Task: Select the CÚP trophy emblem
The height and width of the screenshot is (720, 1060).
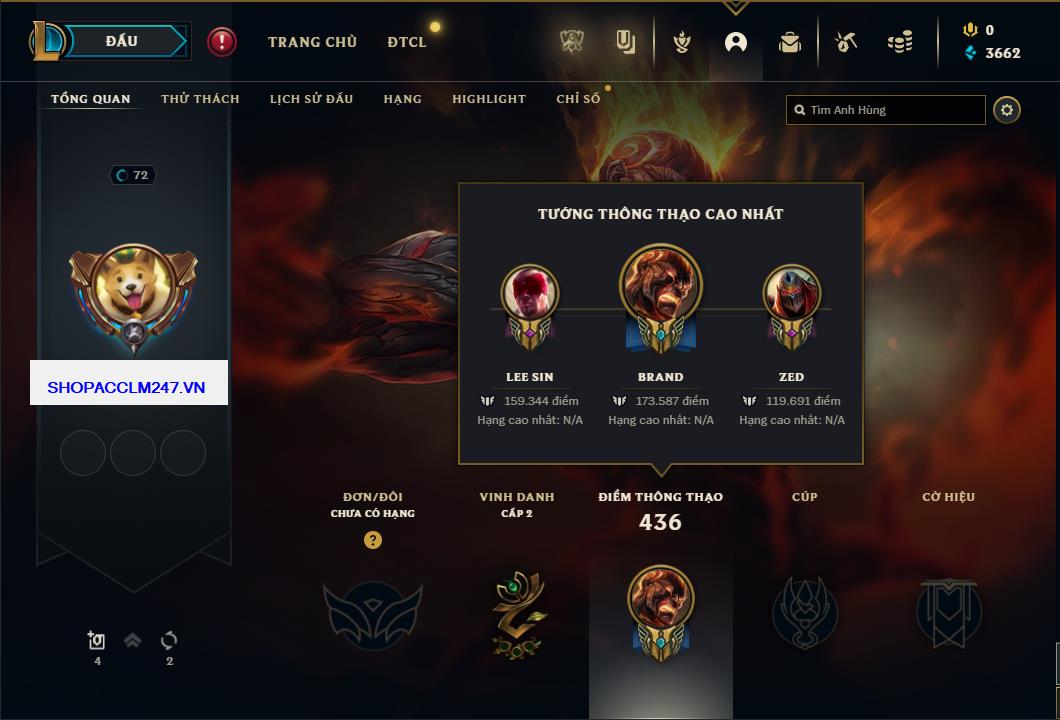Action: click(804, 612)
